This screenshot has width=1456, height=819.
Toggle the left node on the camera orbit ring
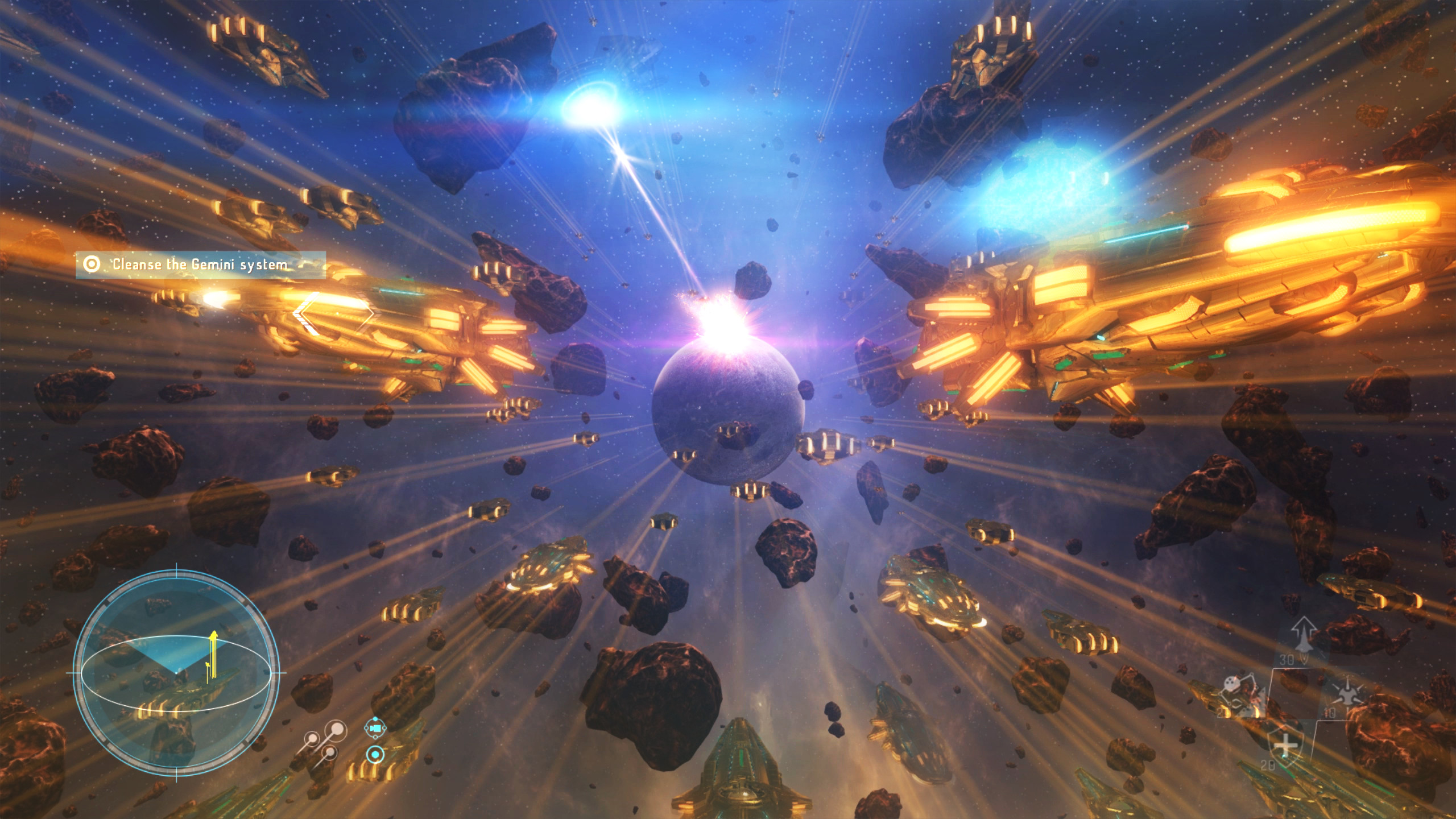(x=366, y=729)
